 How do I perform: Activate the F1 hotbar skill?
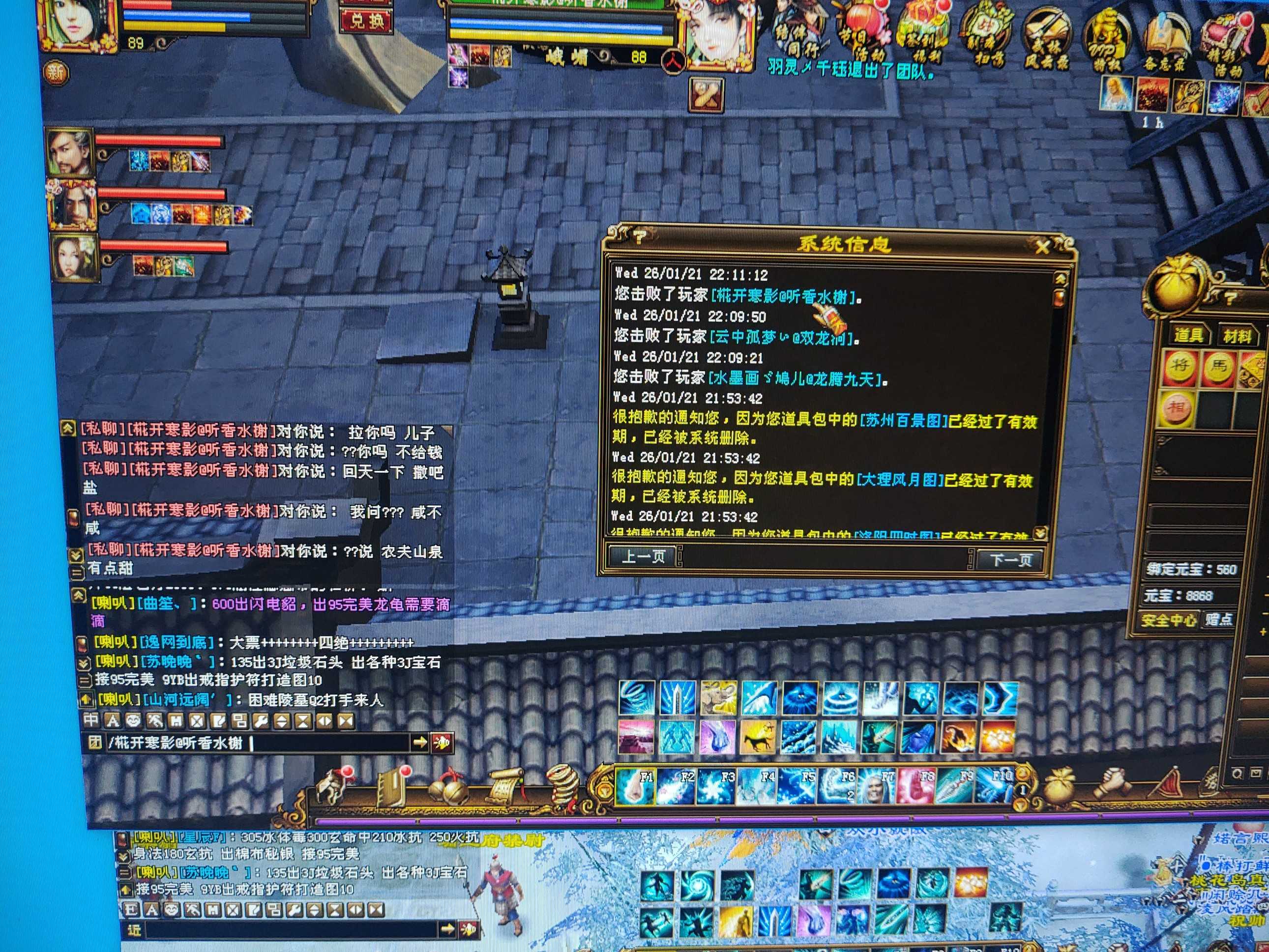point(636,786)
